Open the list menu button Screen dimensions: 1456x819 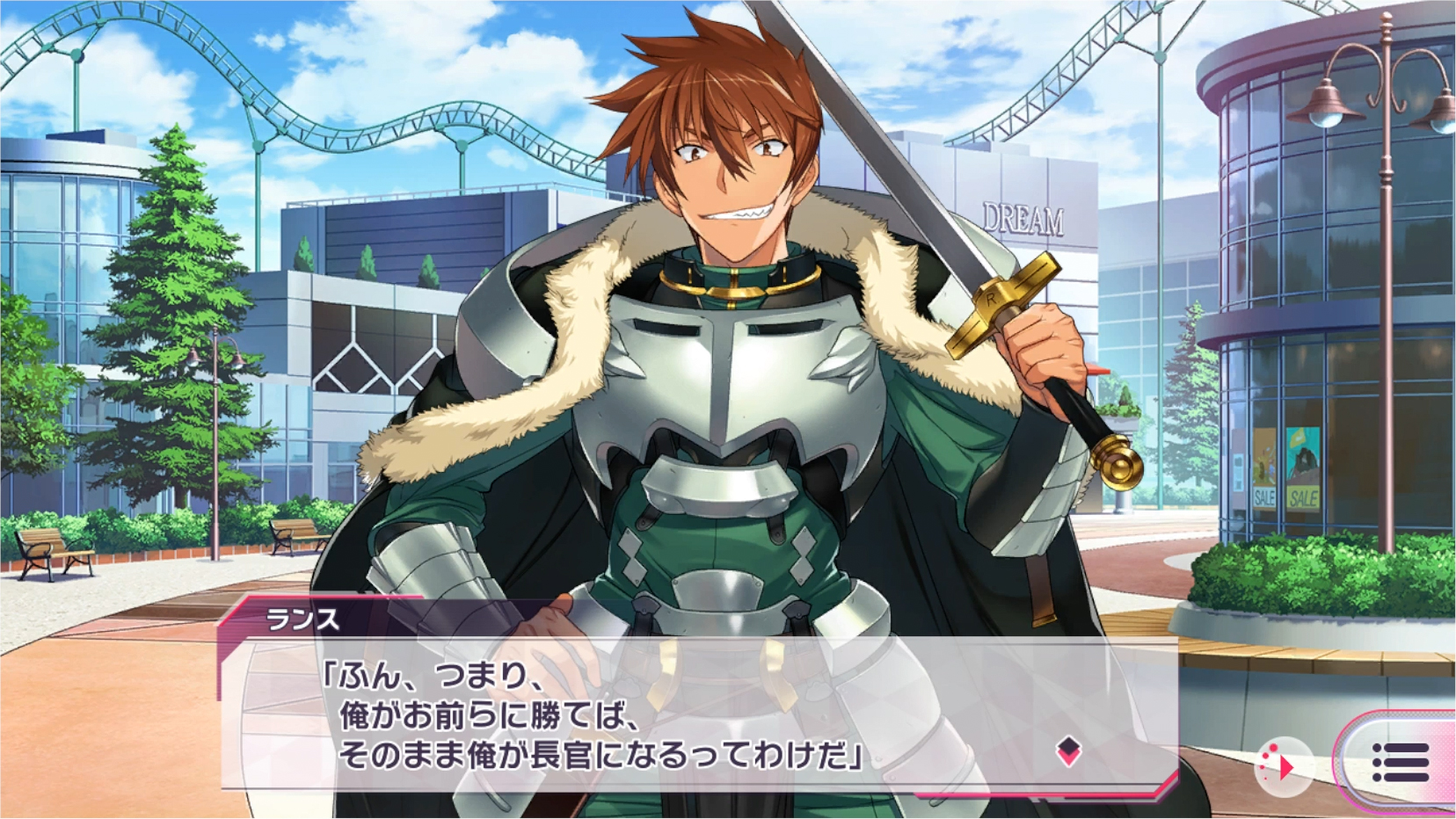[1400, 762]
